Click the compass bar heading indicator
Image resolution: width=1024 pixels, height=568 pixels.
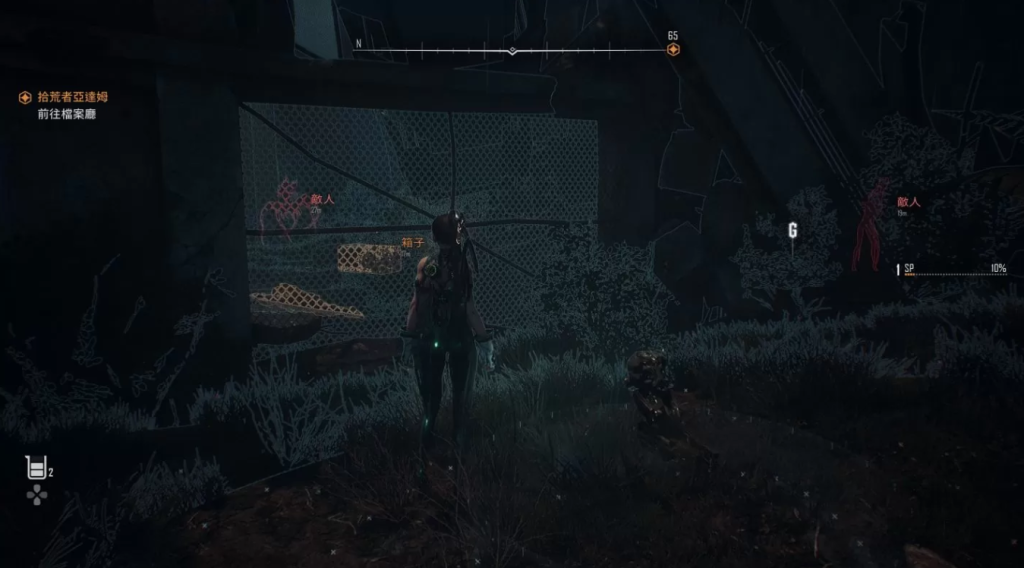[512, 50]
